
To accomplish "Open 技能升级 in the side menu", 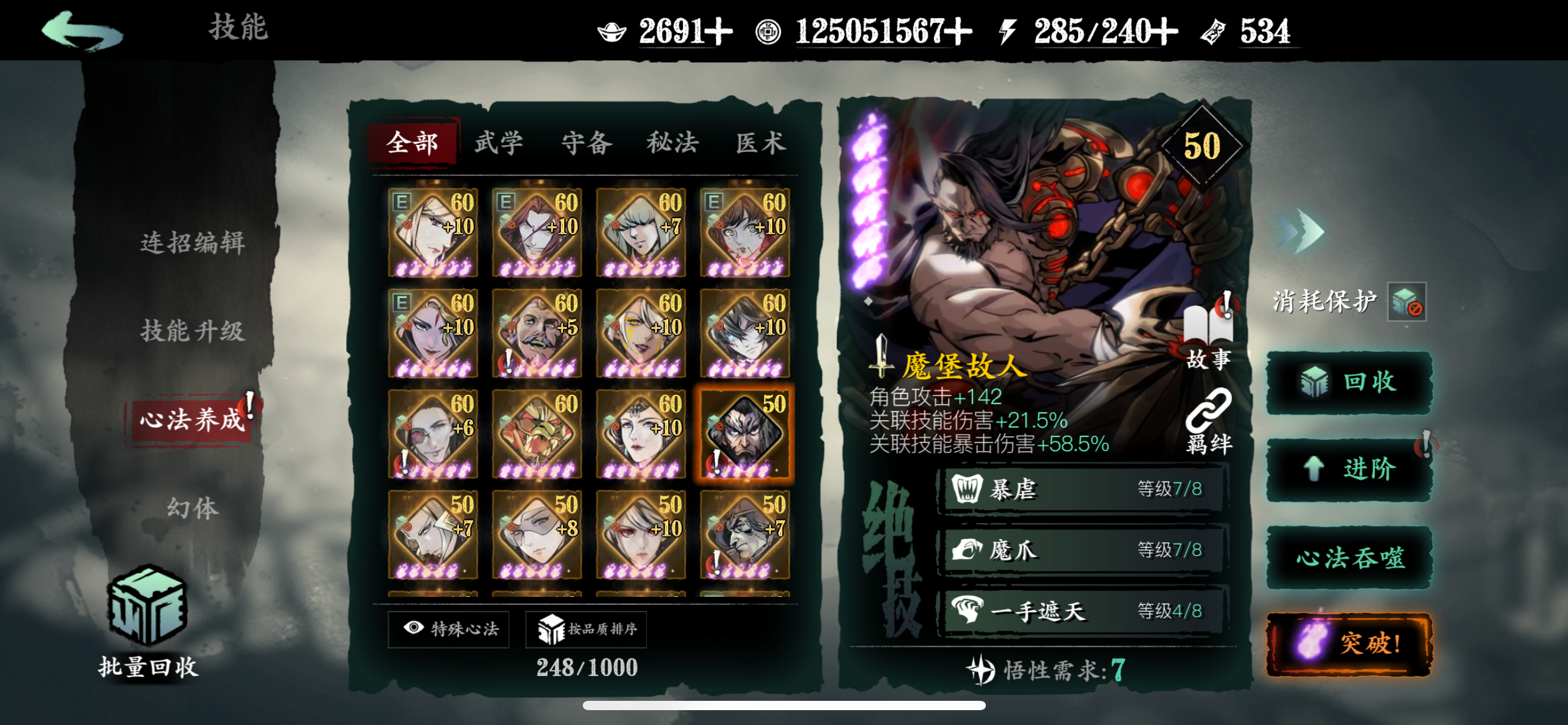I will tap(193, 331).
